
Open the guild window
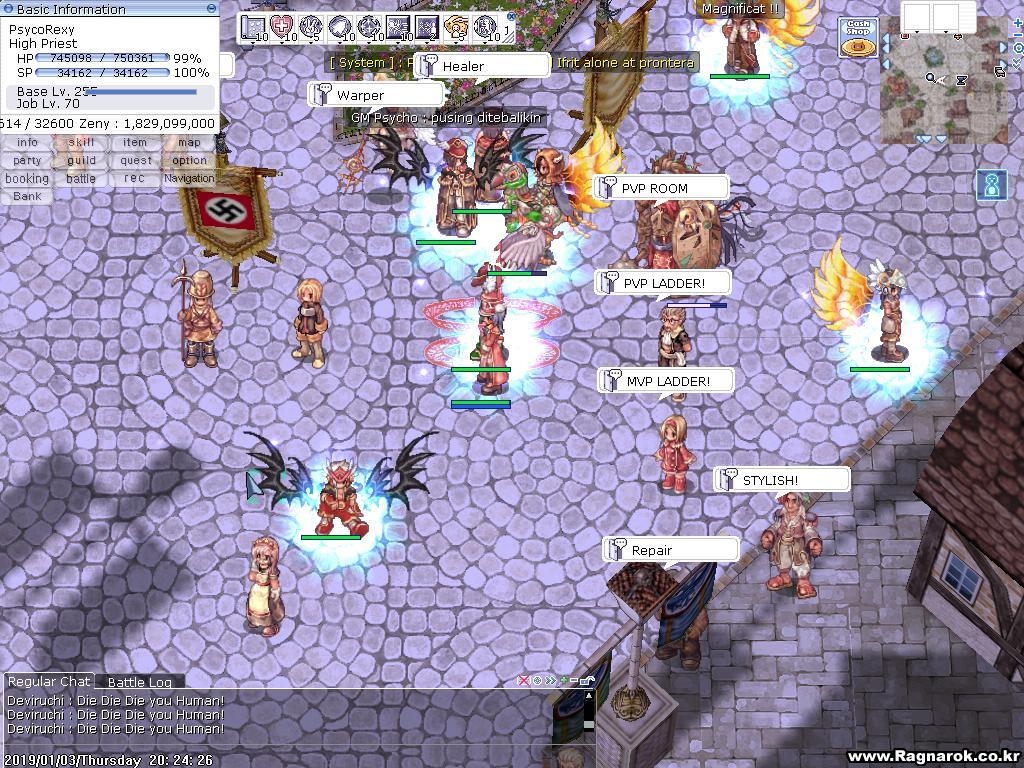(x=81, y=160)
